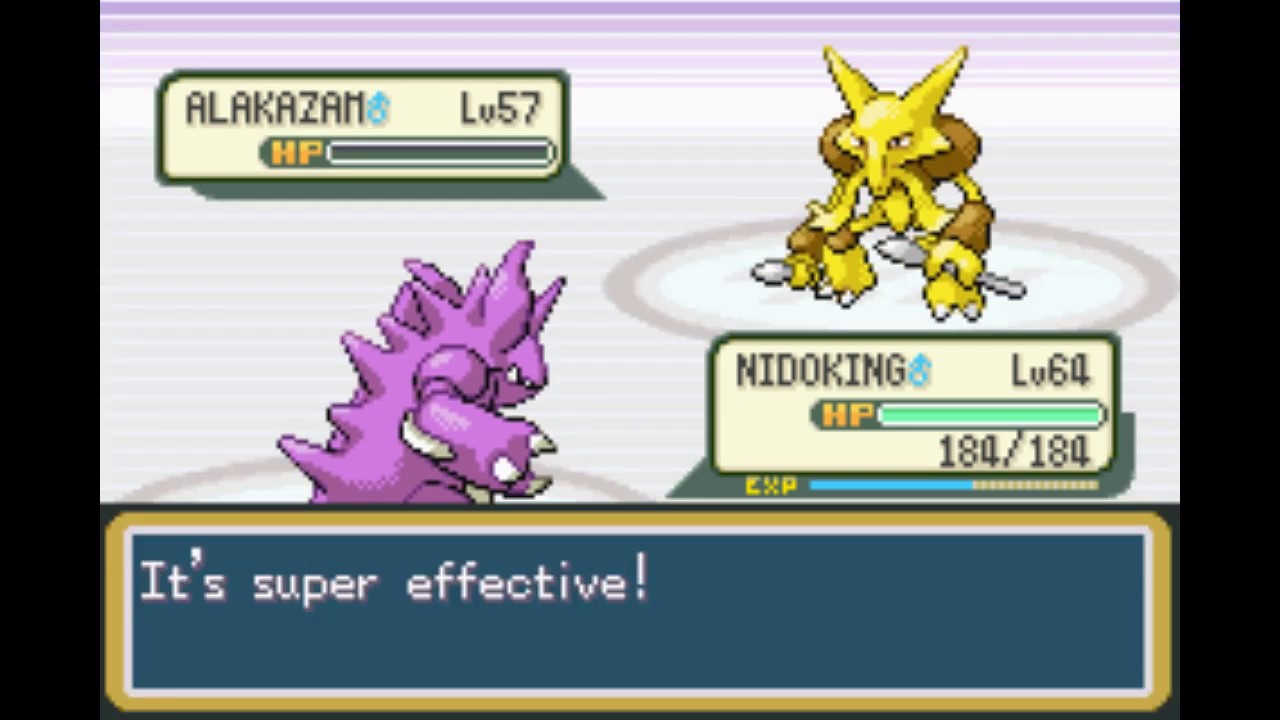Click the super effective message text
The image size is (1280, 720).
coord(395,583)
